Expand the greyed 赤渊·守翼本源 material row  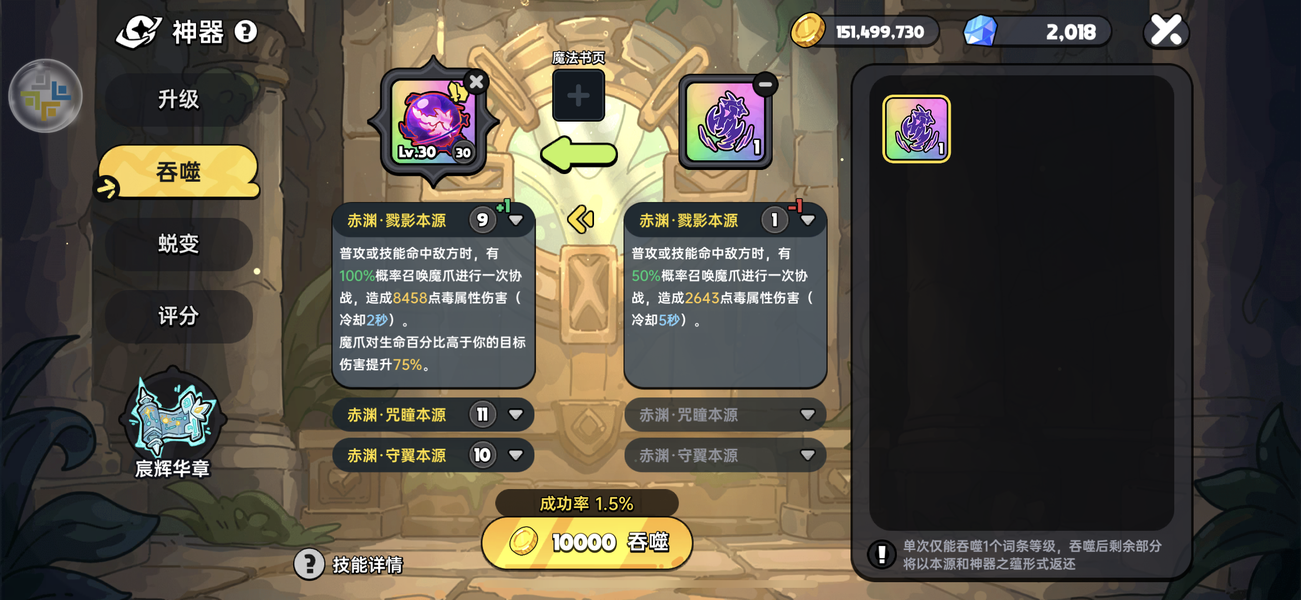pyautogui.click(x=808, y=456)
